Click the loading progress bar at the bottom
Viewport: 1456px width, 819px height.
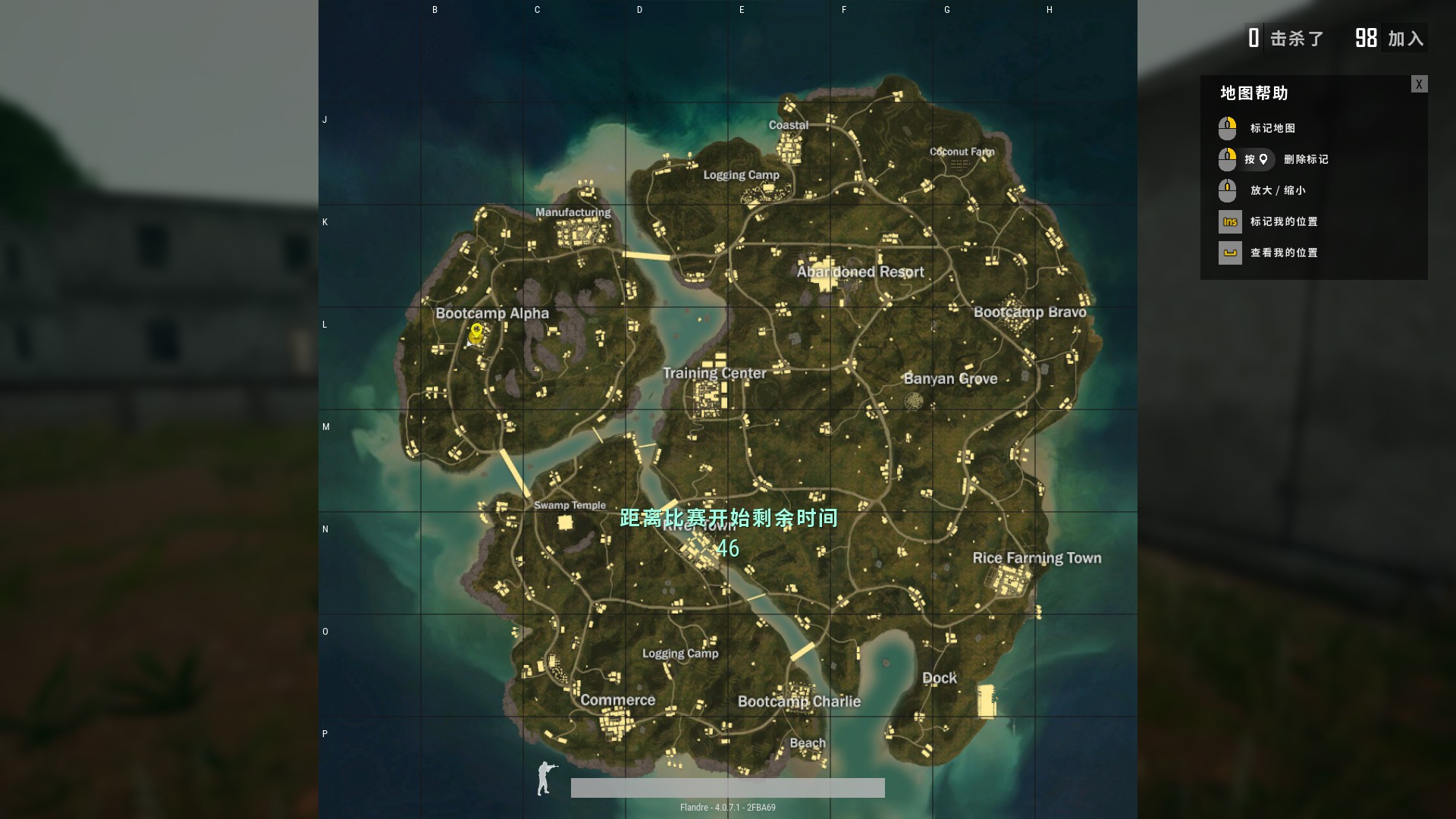(728, 788)
